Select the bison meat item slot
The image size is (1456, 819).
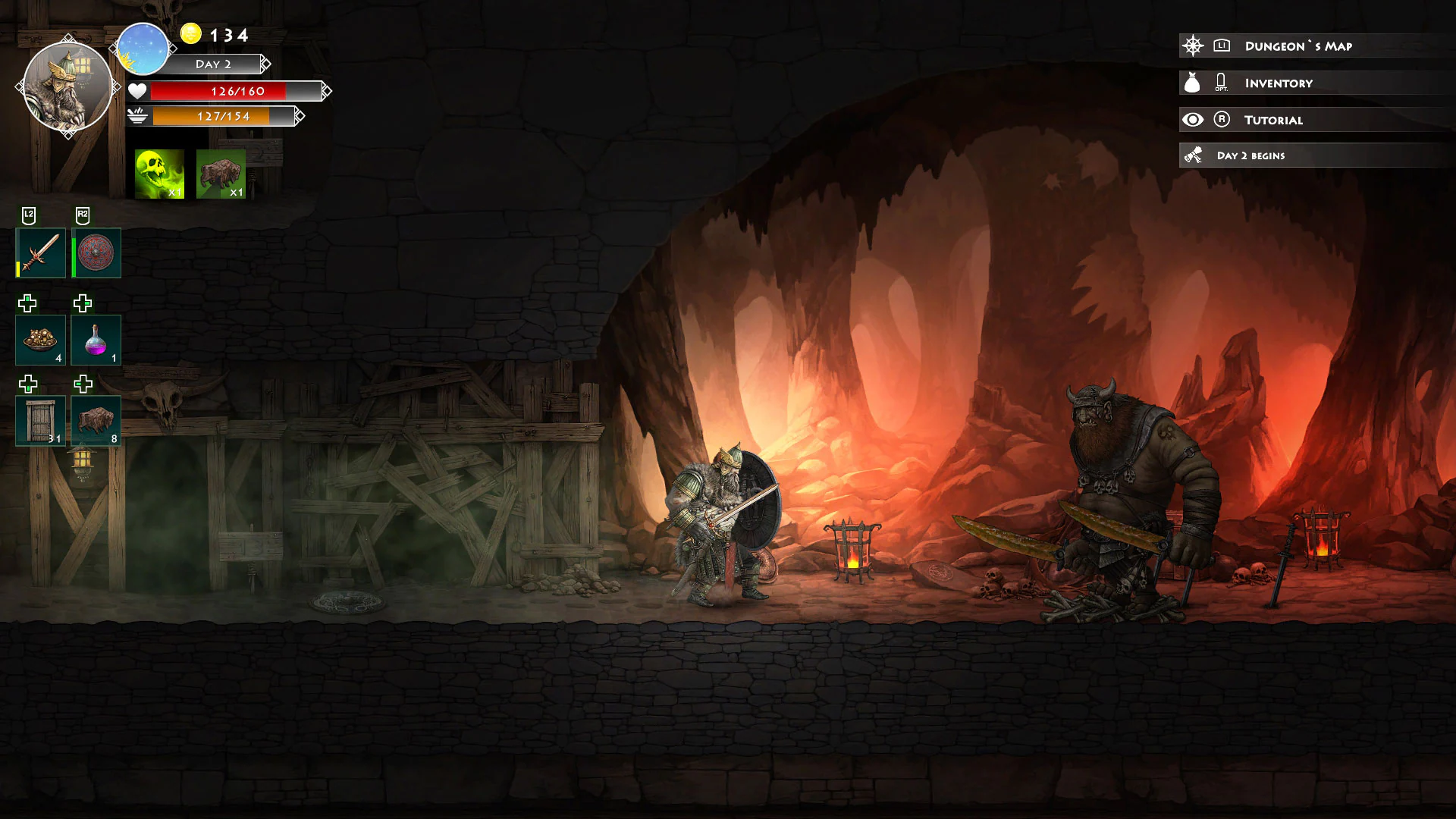[x=96, y=419]
